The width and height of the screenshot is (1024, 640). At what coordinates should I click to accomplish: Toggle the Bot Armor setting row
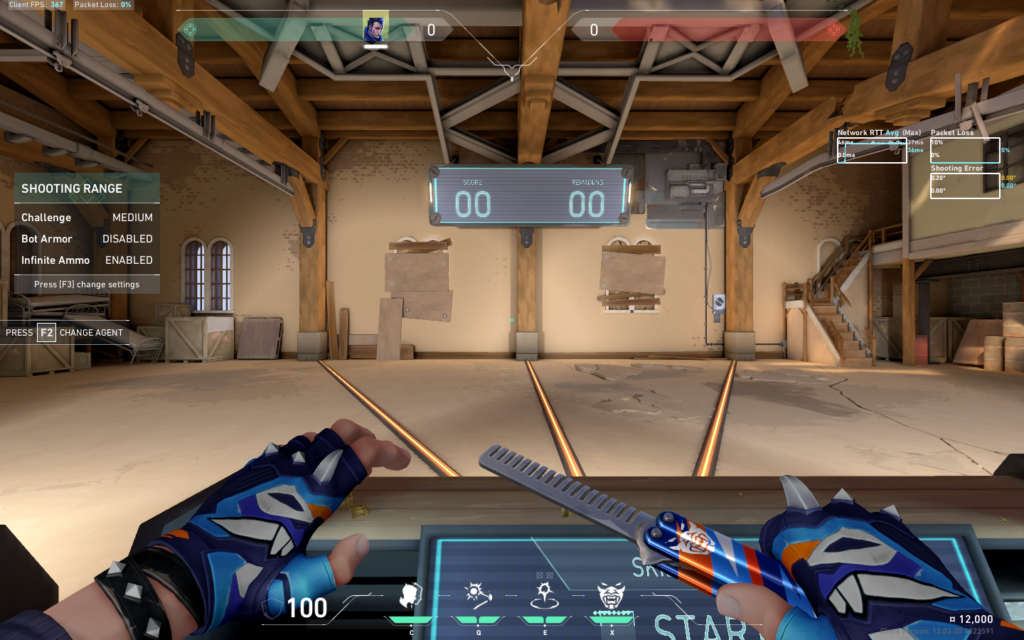[87, 239]
